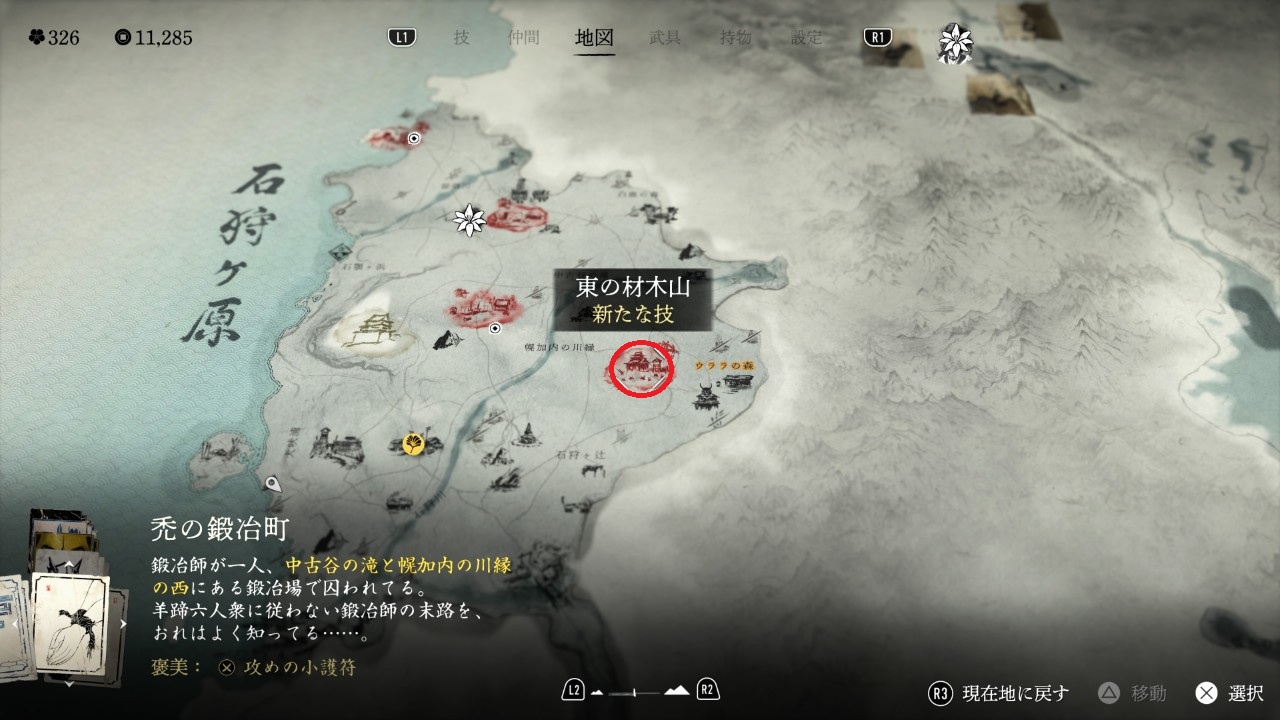Click the map zoom level indicator
The height and width of the screenshot is (720, 1280).
pos(640,691)
